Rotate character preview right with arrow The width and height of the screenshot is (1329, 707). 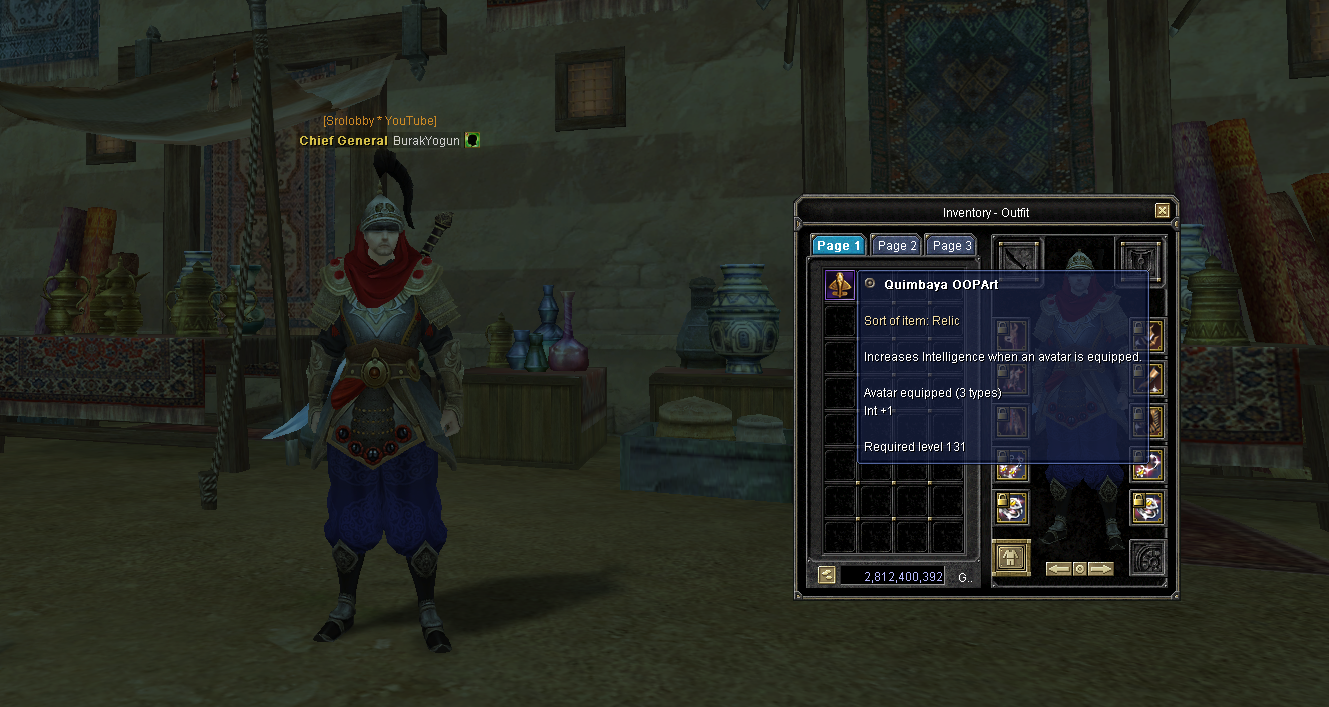pyautogui.click(x=1101, y=569)
